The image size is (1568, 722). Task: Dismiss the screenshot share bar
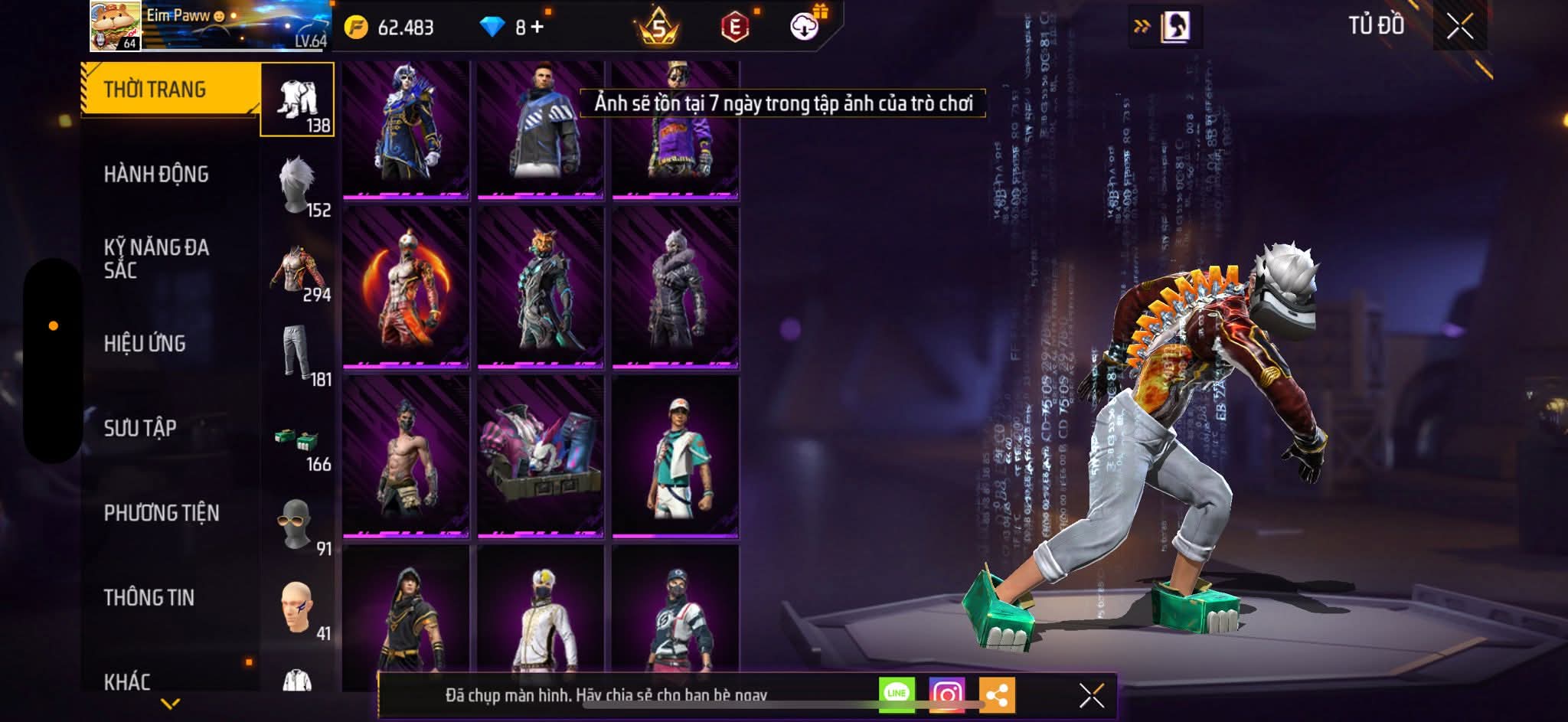click(x=1092, y=695)
